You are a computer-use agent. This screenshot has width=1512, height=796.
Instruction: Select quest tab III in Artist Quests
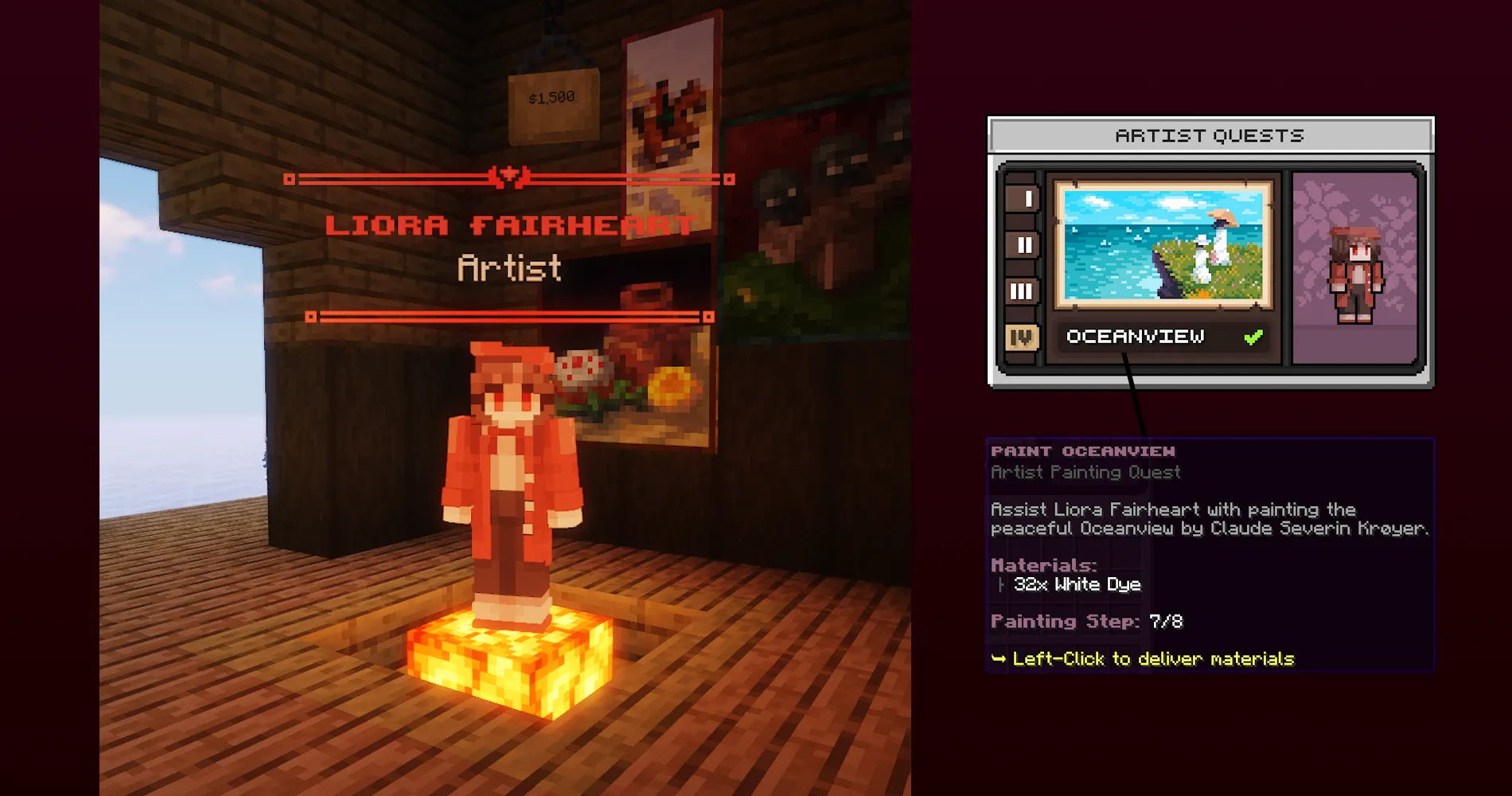pyautogui.click(x=1023, y=291)
